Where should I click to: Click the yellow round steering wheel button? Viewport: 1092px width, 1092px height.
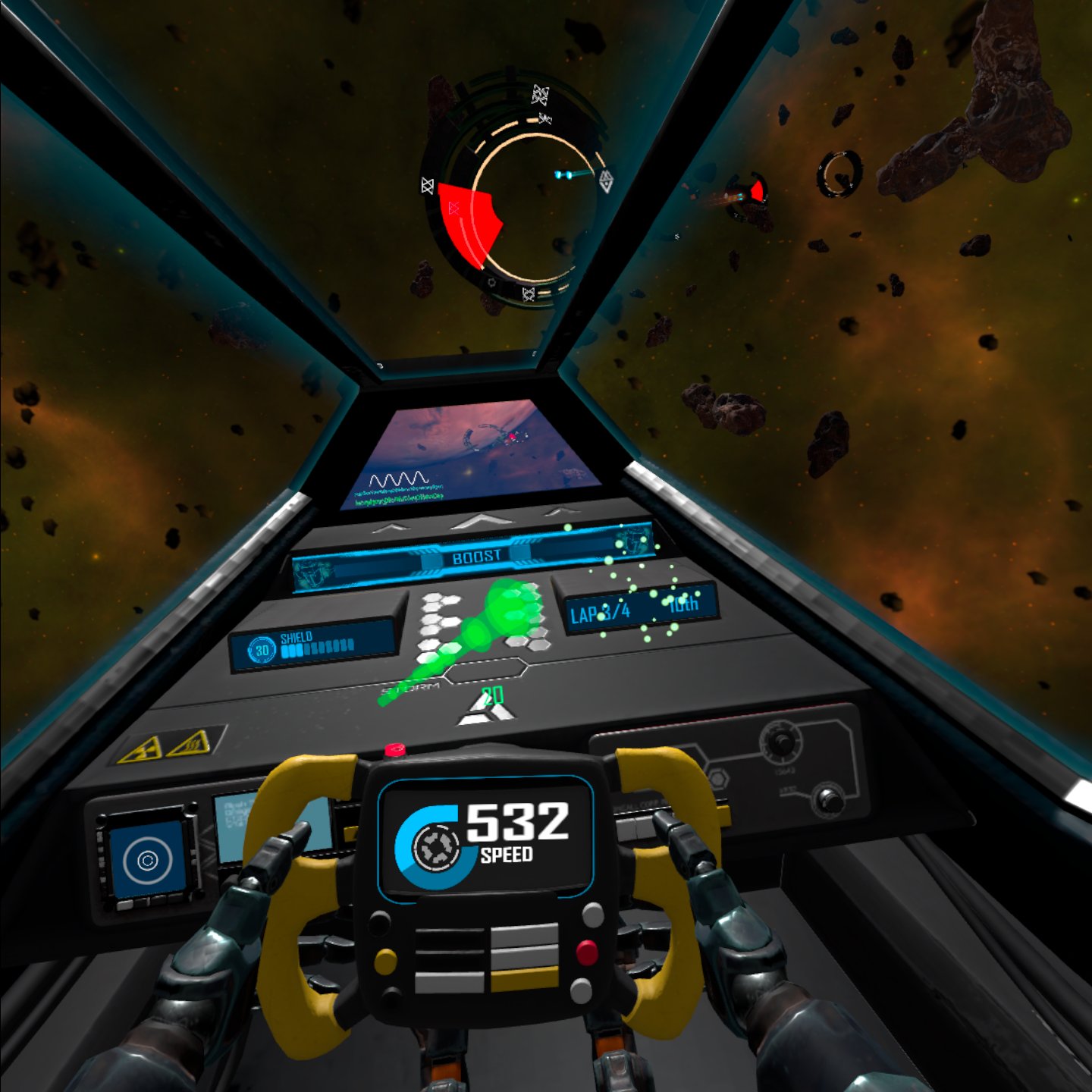(x=385, y=961)
